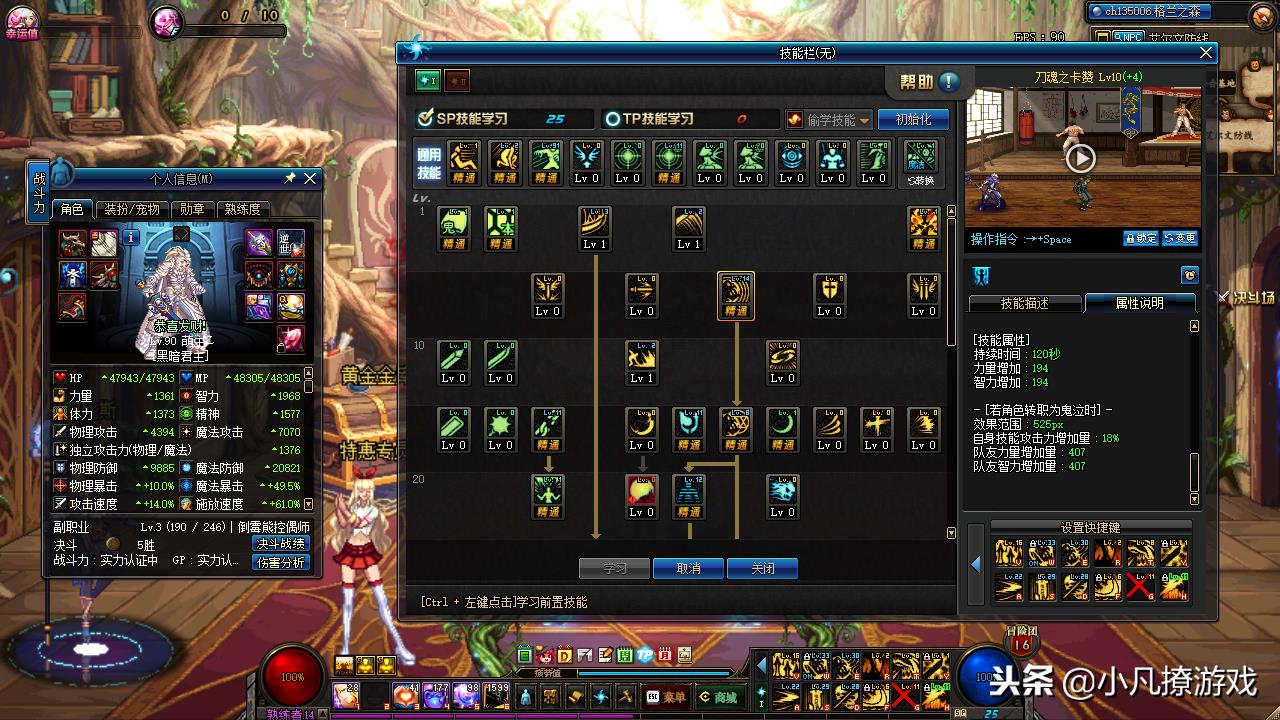Close the skill window

tap(1206, 53)
